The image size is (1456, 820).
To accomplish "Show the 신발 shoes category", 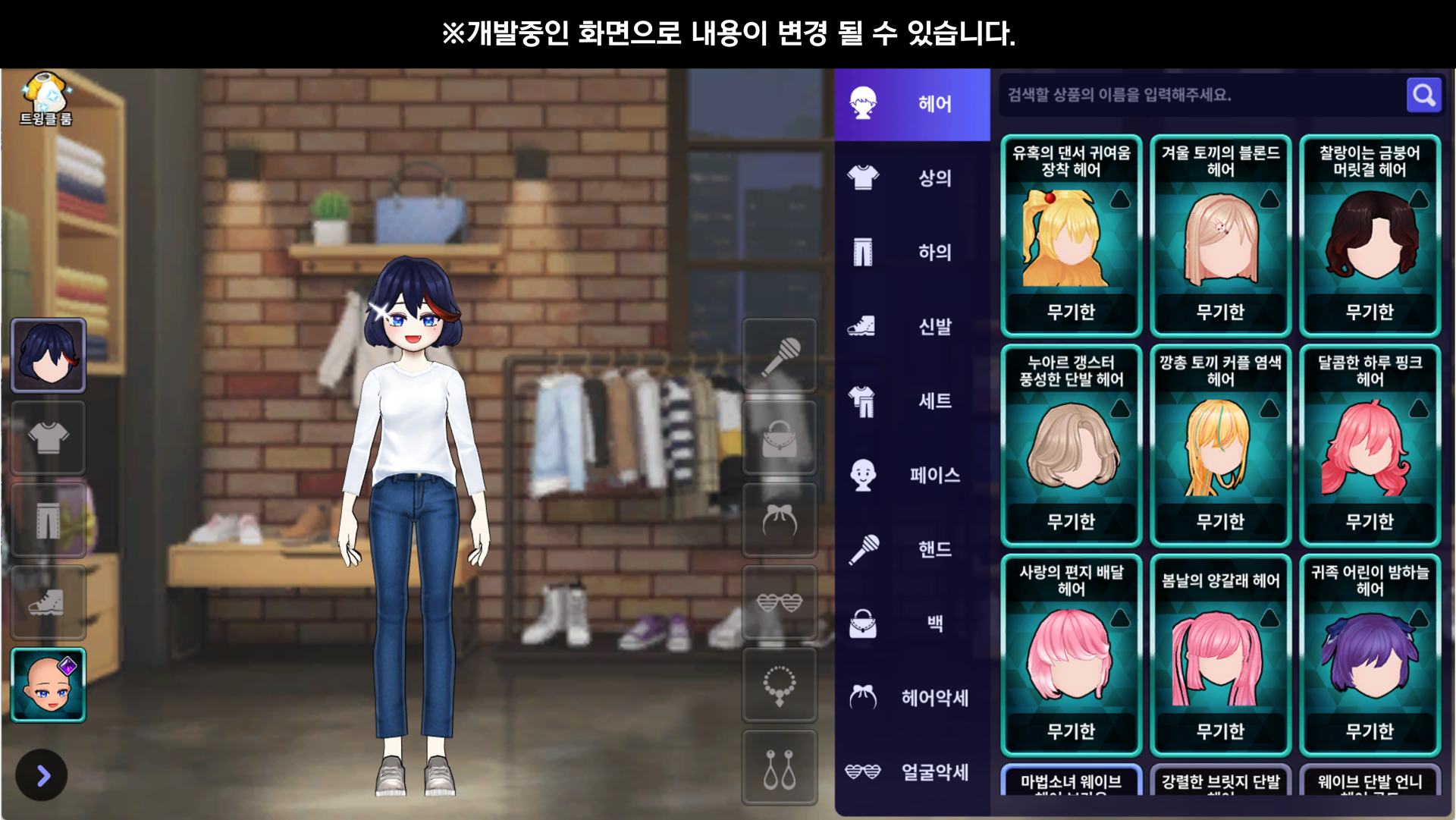I will coord(912,326).
